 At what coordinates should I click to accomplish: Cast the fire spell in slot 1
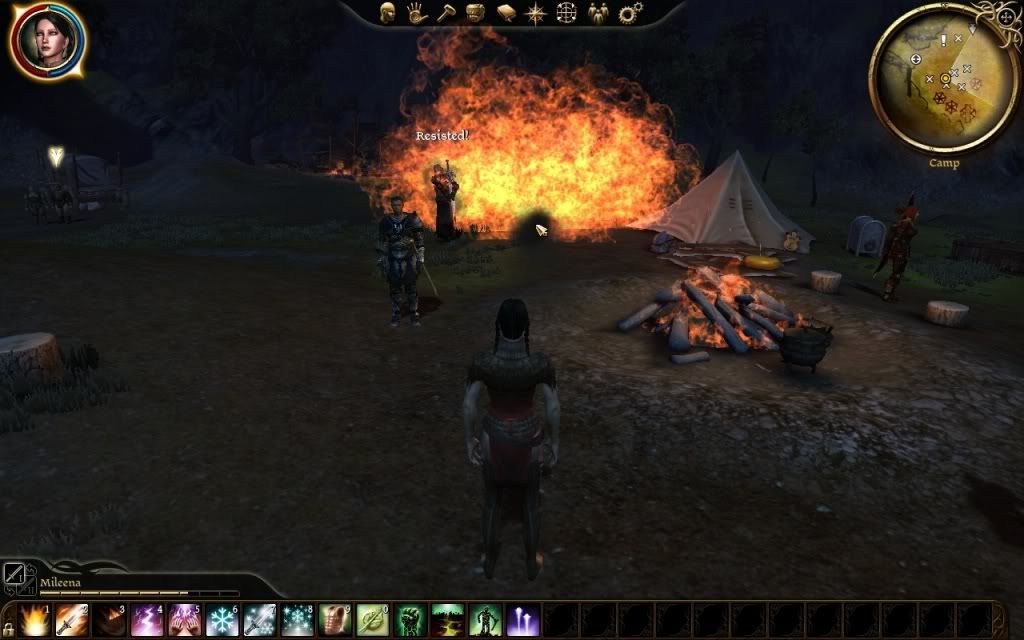35,620
